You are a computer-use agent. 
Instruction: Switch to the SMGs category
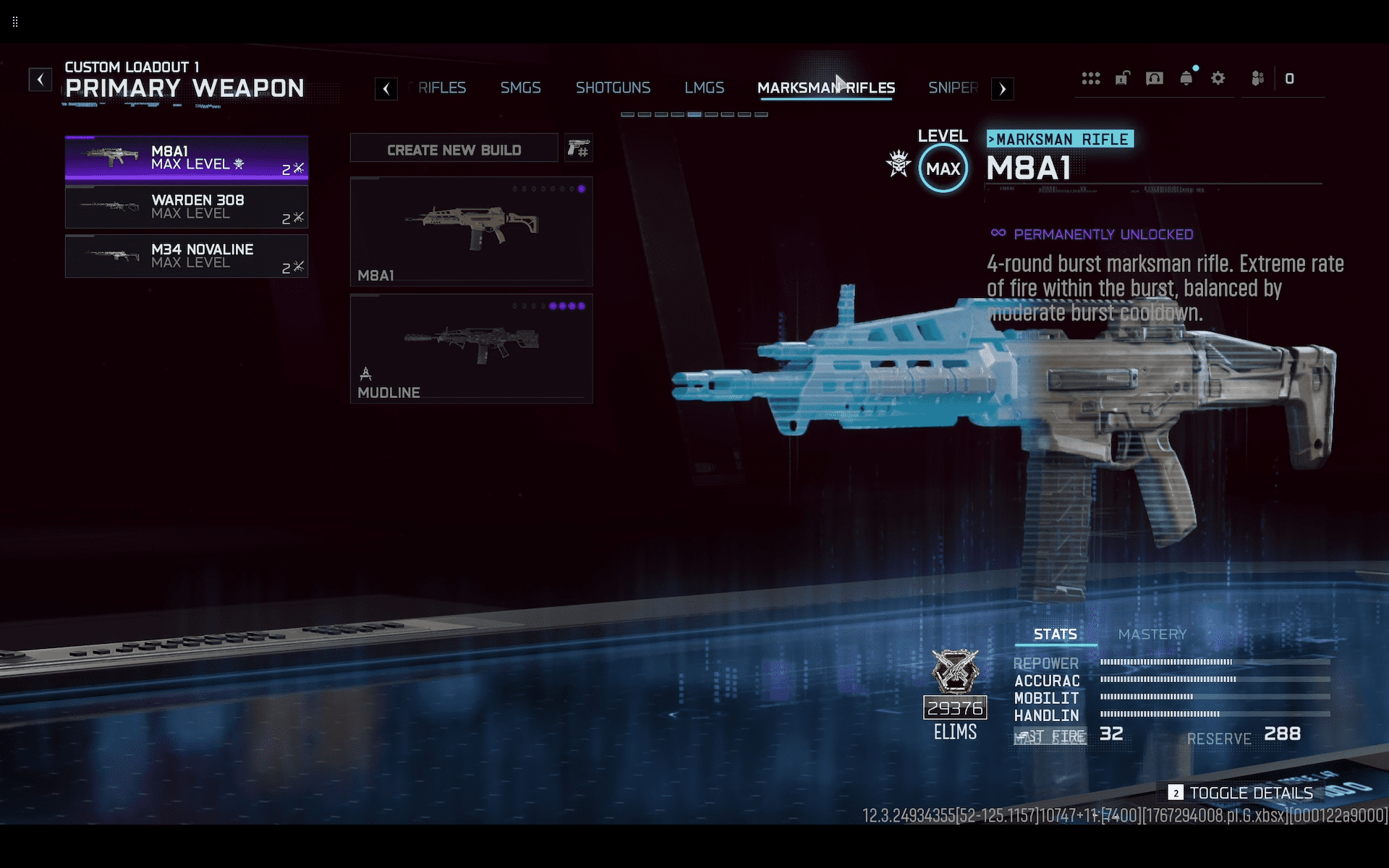pos(520,88)
